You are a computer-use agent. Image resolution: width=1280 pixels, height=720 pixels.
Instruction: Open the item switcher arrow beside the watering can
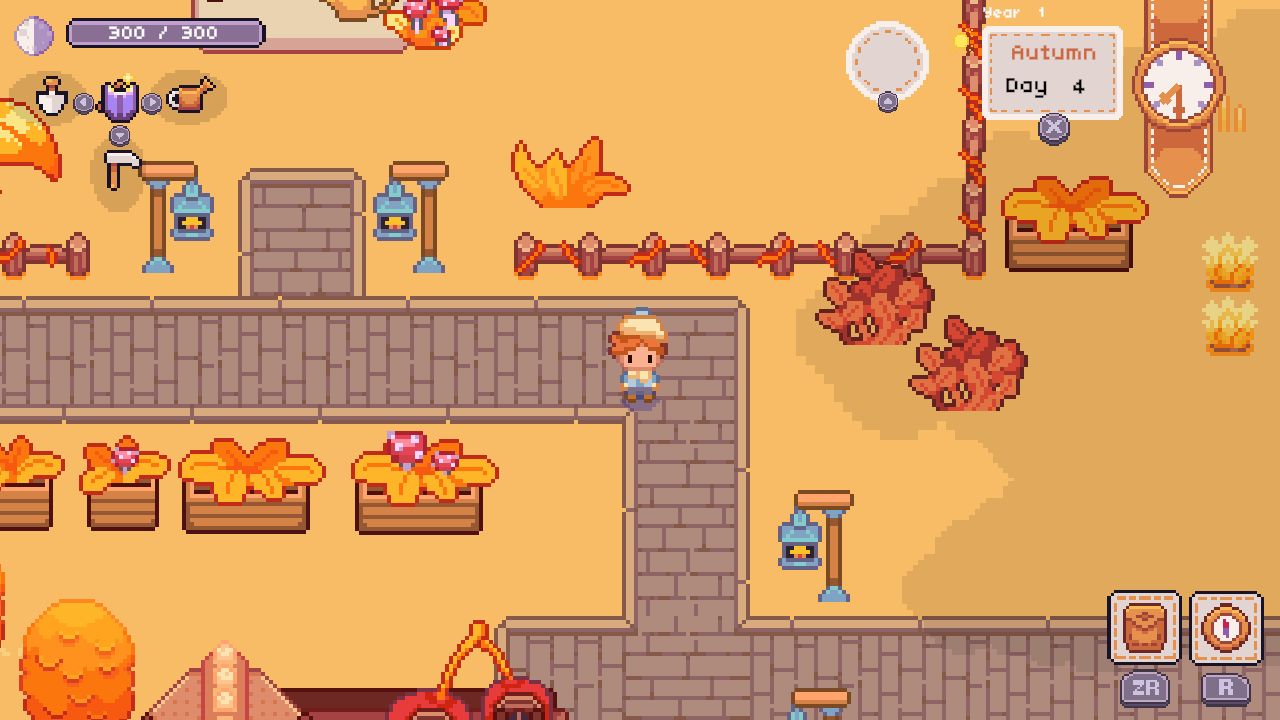pos(150,102)
